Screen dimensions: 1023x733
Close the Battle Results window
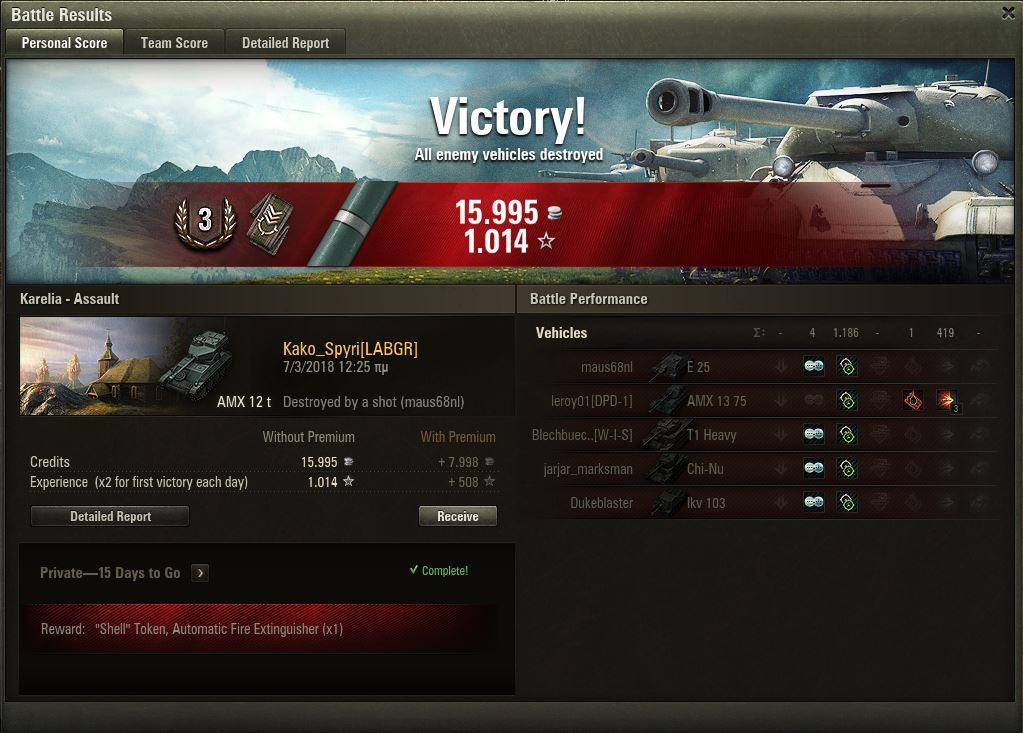1008,13
